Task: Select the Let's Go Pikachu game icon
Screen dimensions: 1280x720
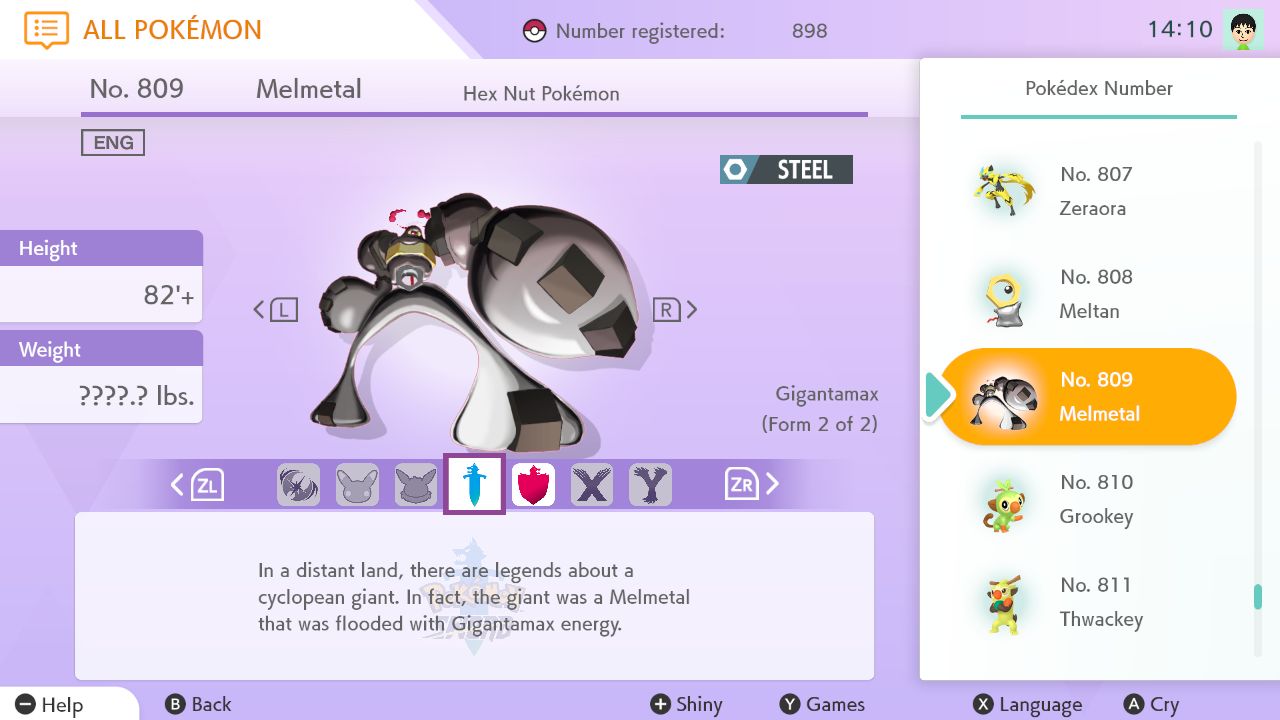Action: click(357, 483)
